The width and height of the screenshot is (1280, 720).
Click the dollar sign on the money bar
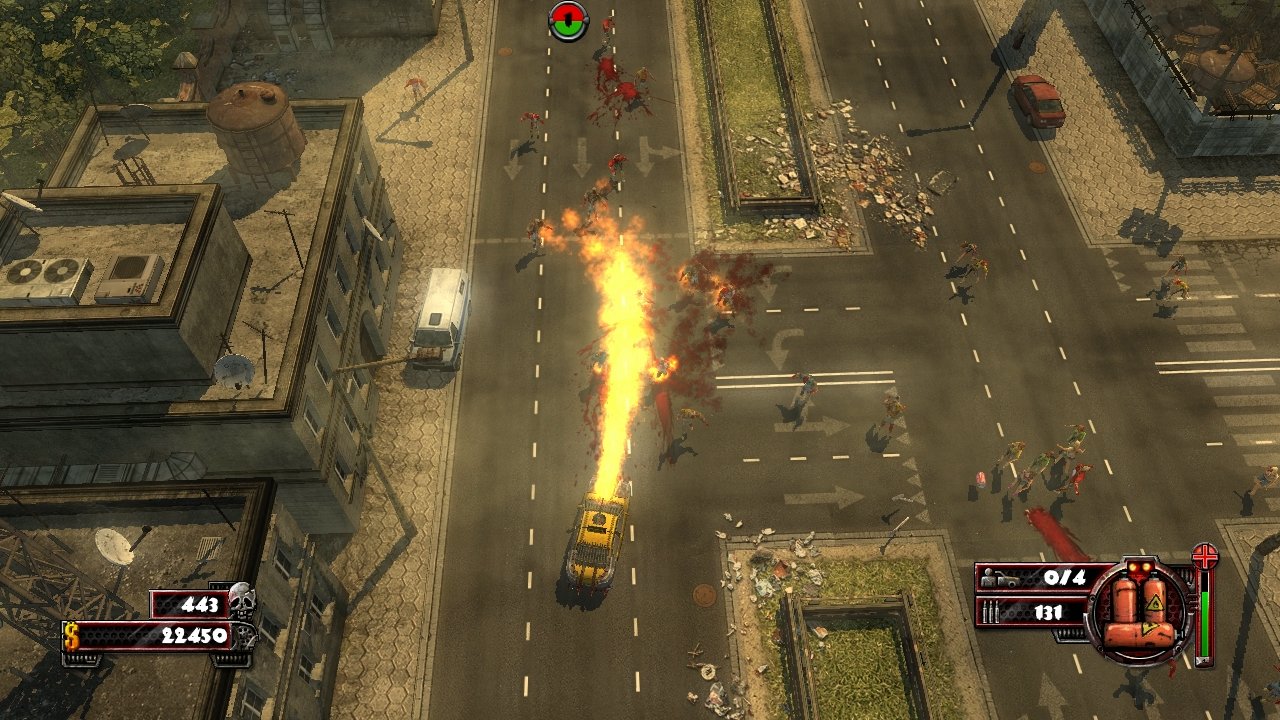[x=69, y=634]
